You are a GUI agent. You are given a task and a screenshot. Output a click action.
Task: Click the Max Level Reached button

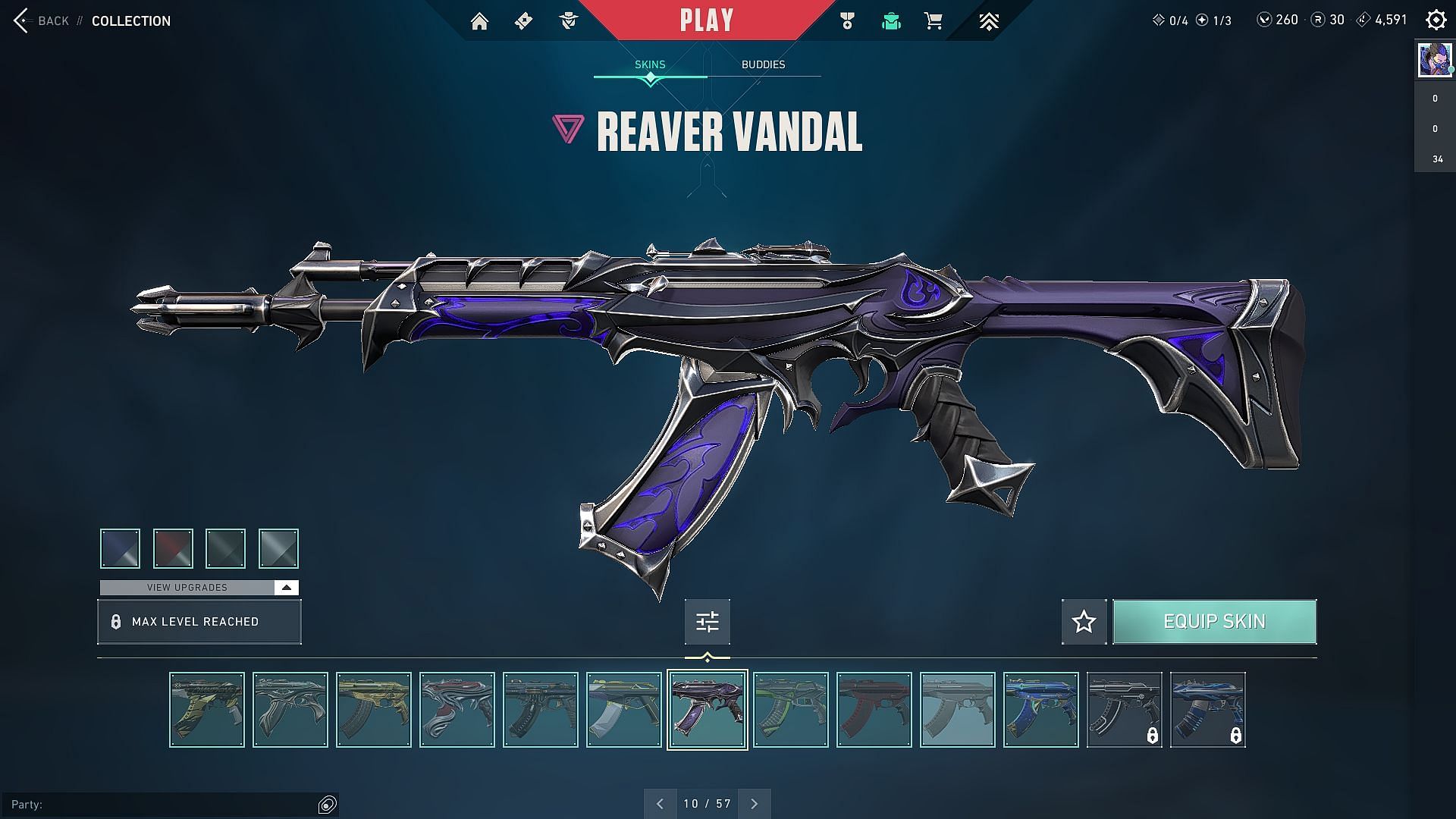(x=199, y=622)
